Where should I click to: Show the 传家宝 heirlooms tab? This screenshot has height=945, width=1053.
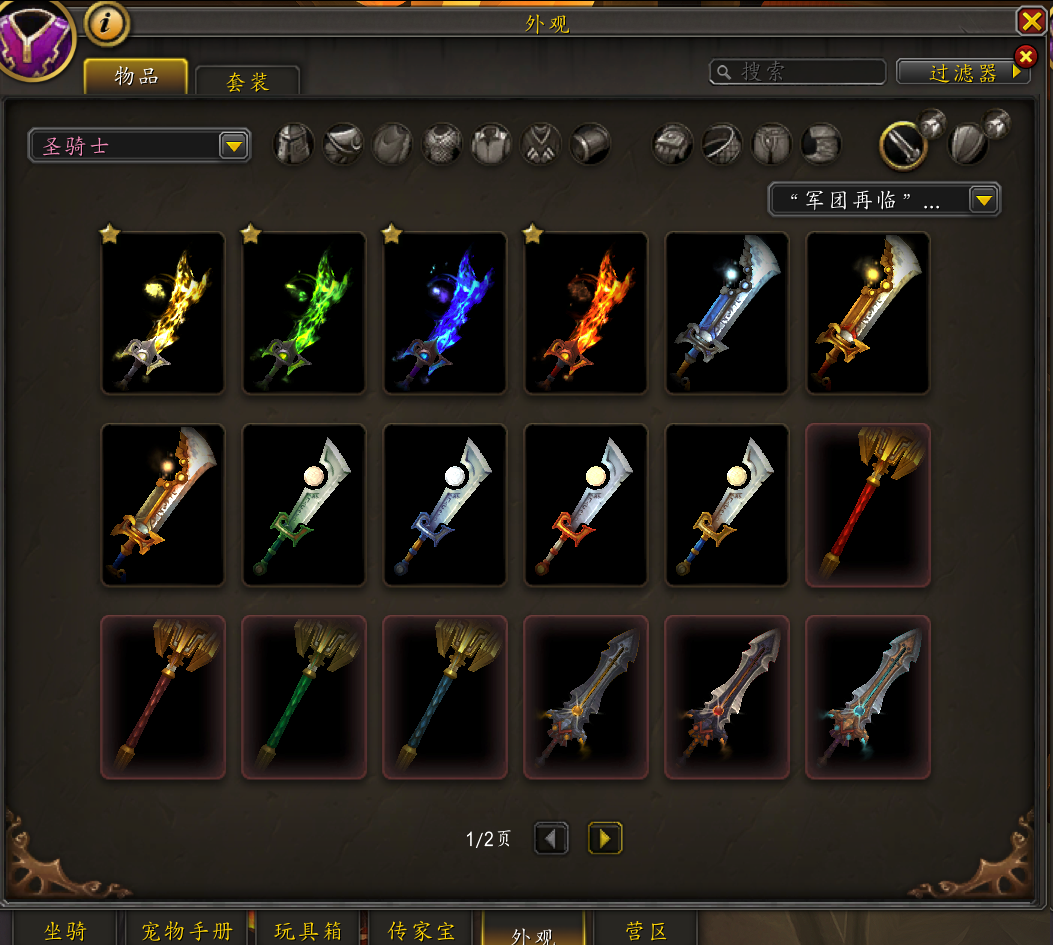pos(421,931)
